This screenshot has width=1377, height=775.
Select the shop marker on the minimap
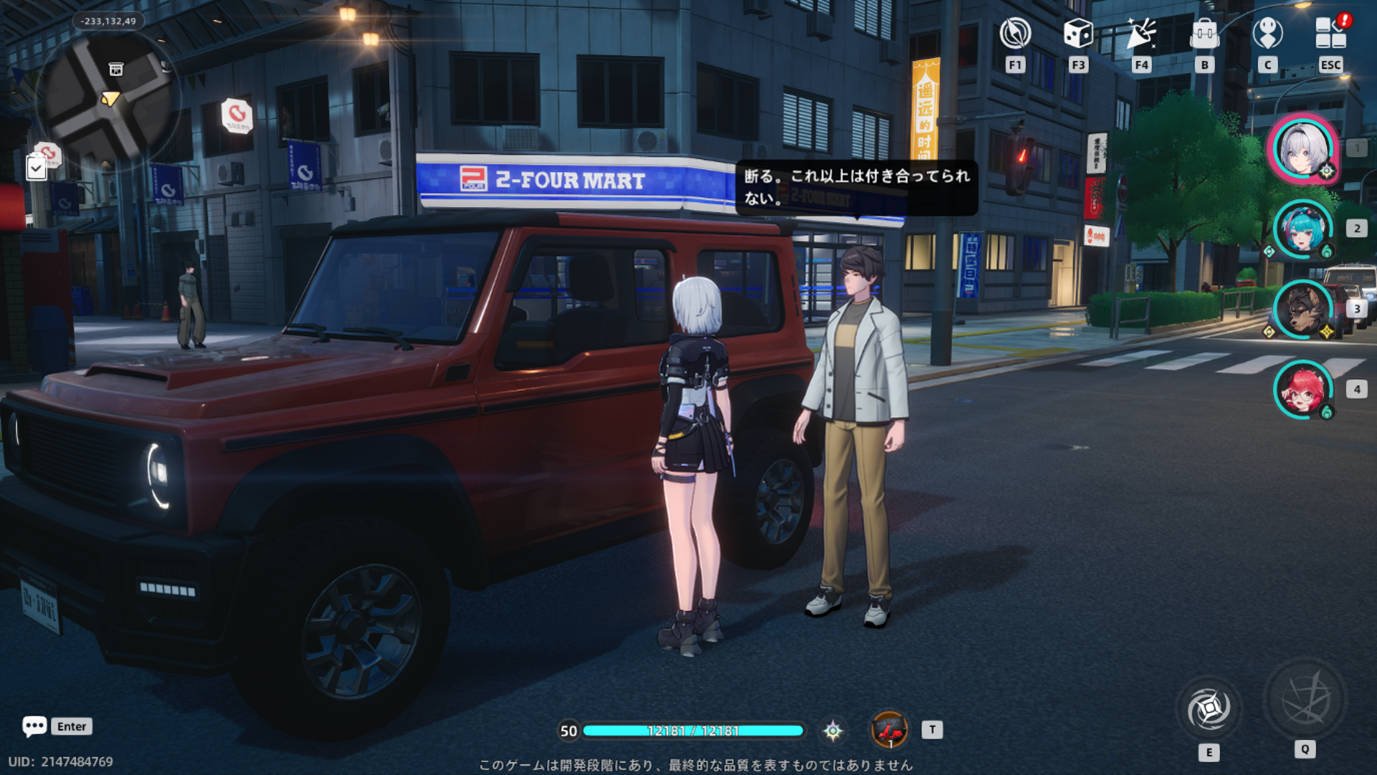(116, 69)
